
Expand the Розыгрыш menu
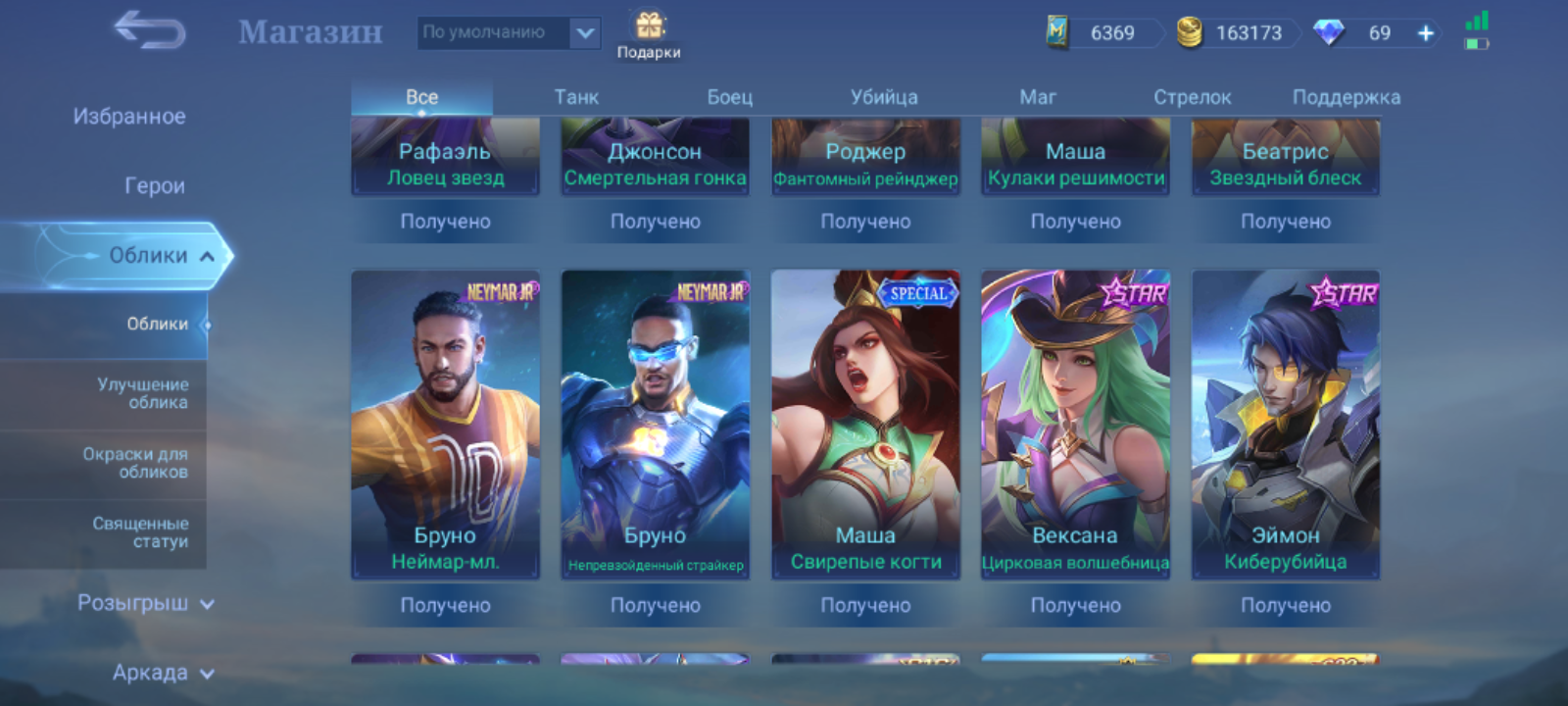145,603
